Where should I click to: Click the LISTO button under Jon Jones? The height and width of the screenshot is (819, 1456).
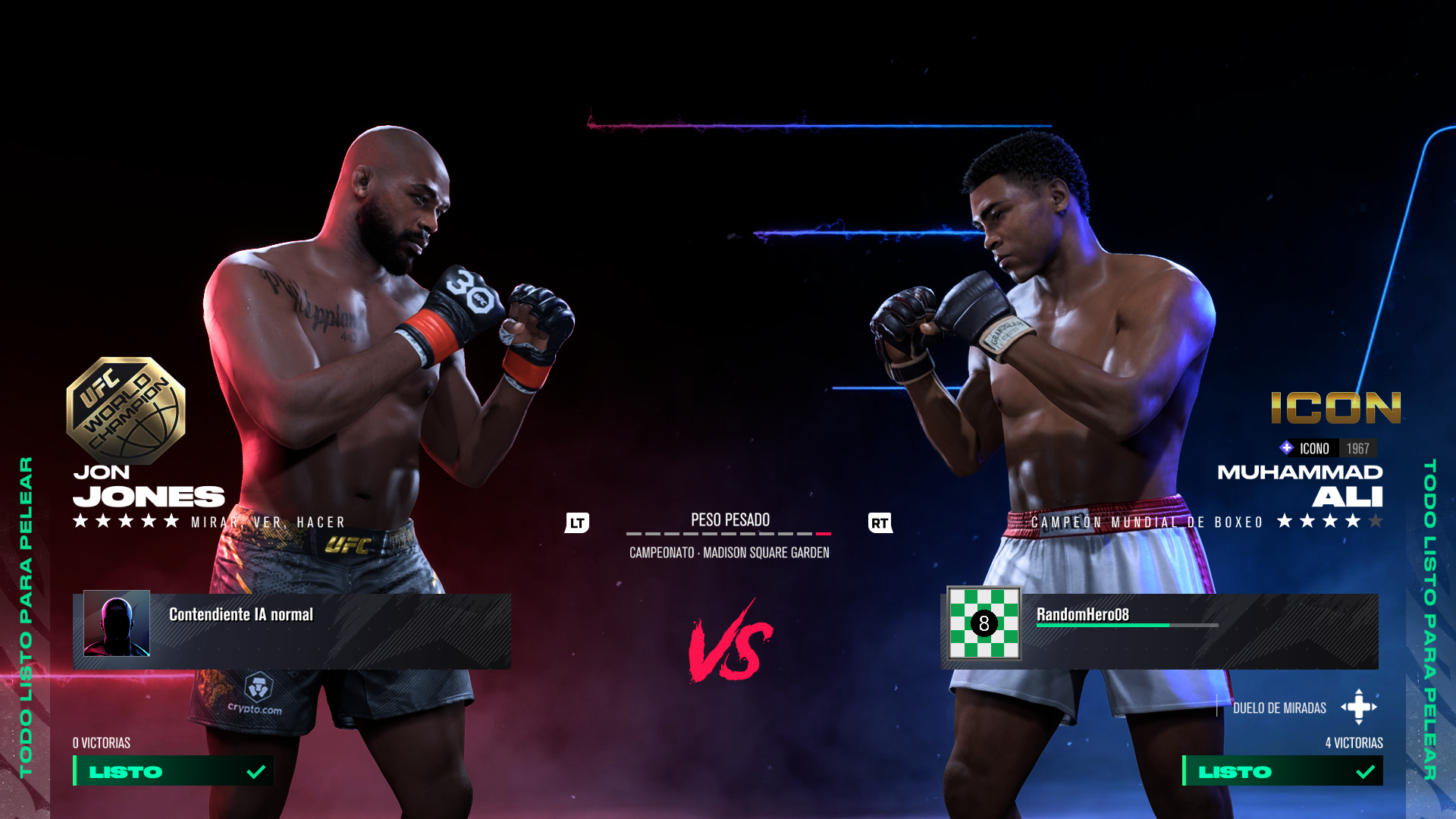(174, 771)
